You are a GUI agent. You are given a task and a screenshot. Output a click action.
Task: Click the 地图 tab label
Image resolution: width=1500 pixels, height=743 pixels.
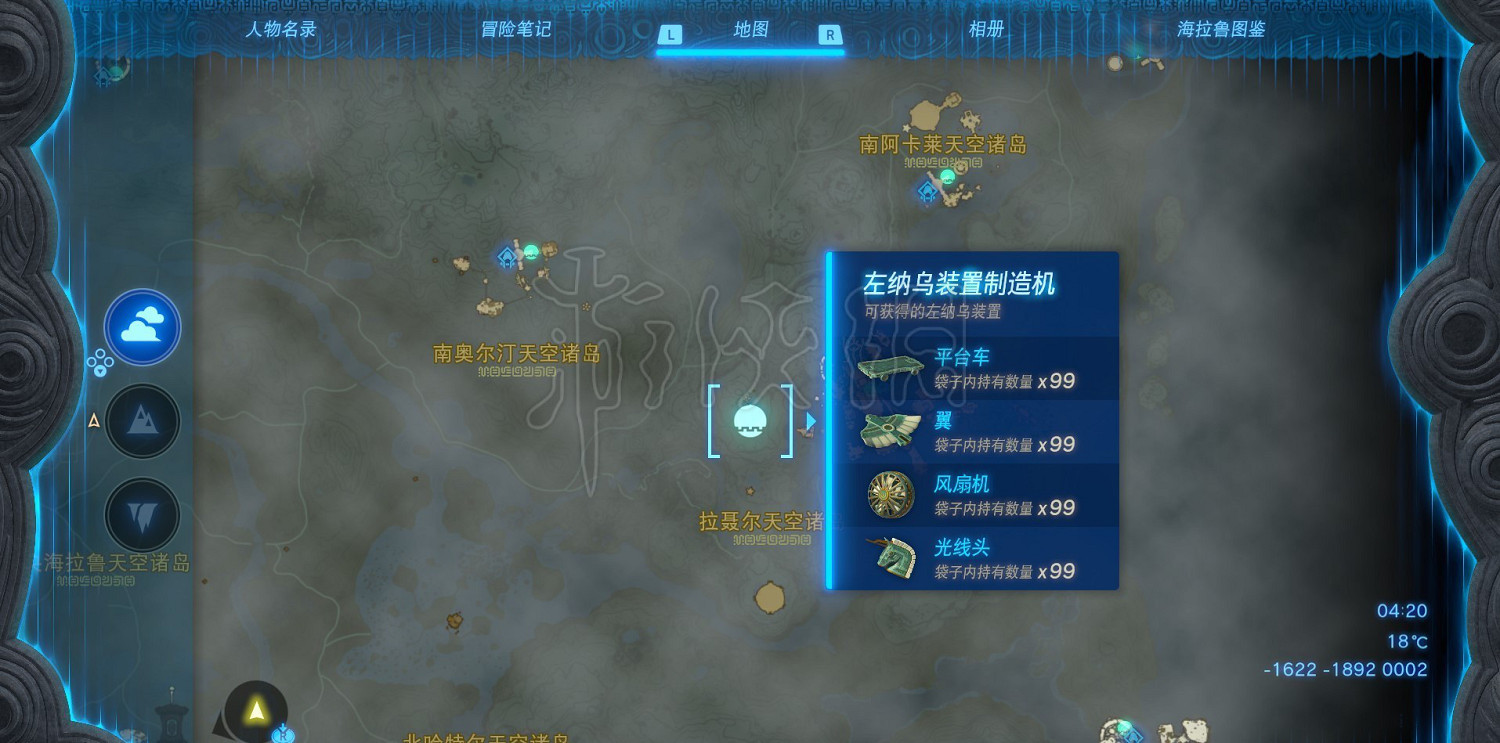750,29
